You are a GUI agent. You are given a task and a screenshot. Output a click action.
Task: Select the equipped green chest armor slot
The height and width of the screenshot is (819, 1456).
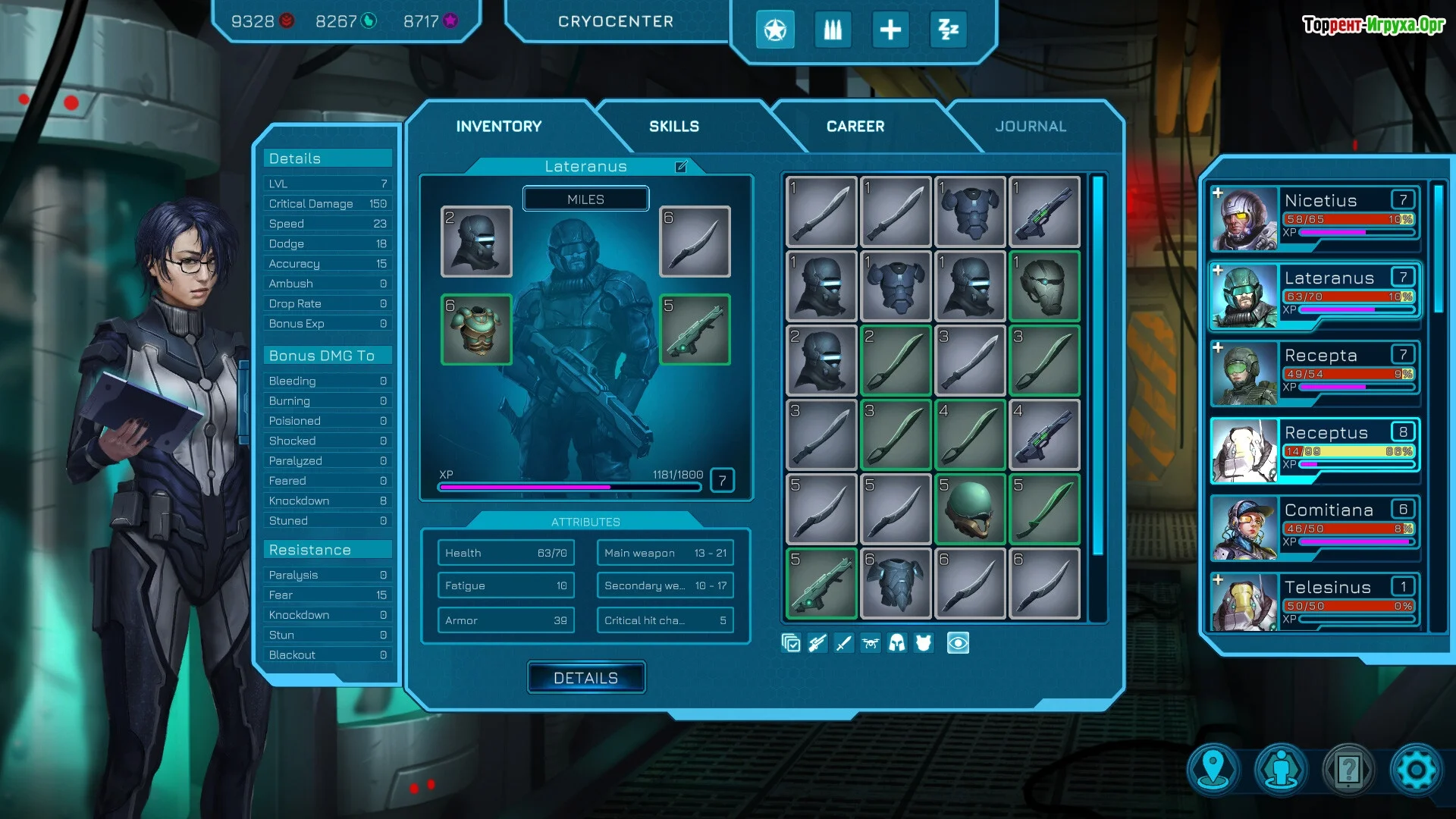[476, 330]
